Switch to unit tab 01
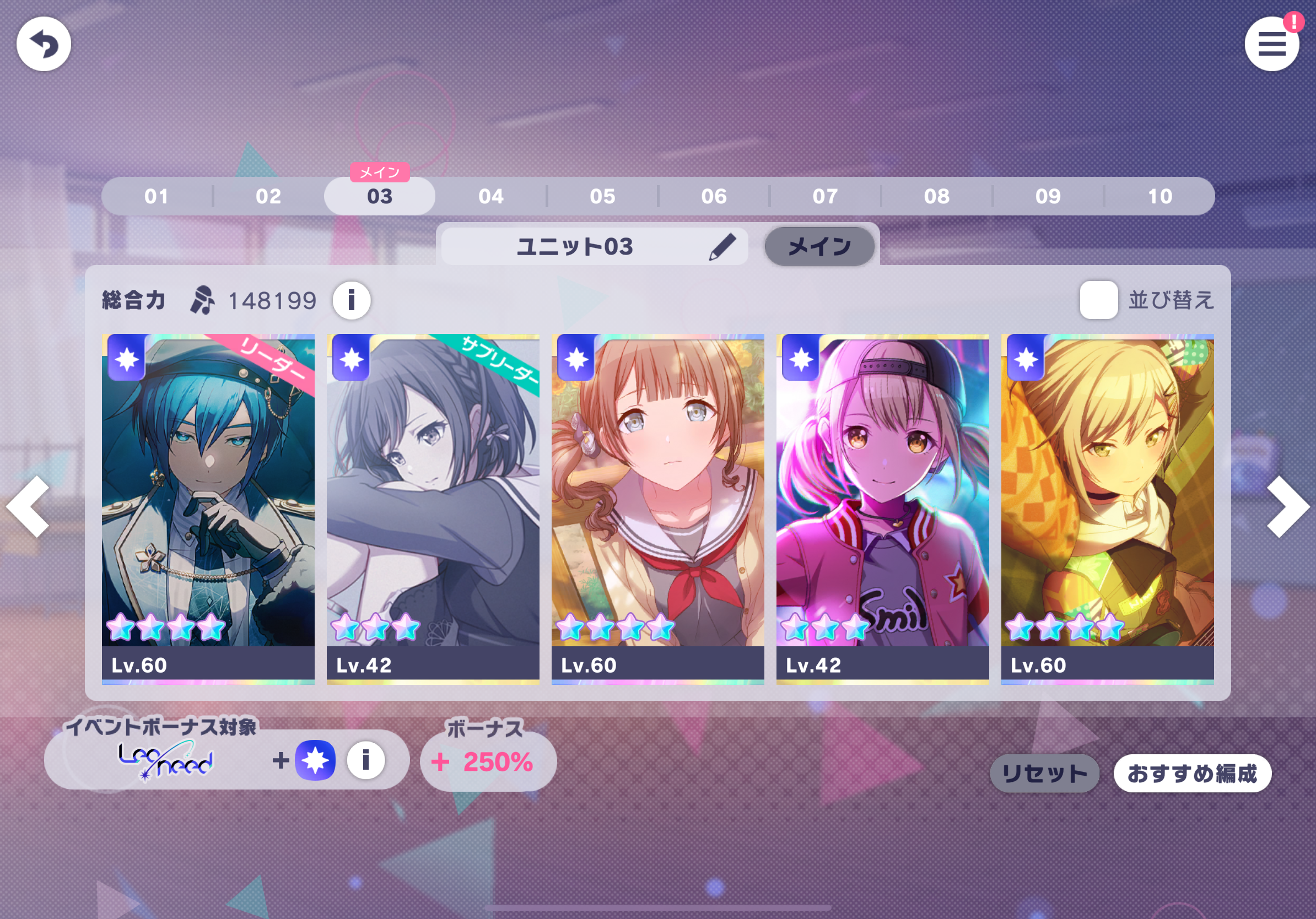The width and height of the screenshot is (1316, 919). click(x=157, y=197)
